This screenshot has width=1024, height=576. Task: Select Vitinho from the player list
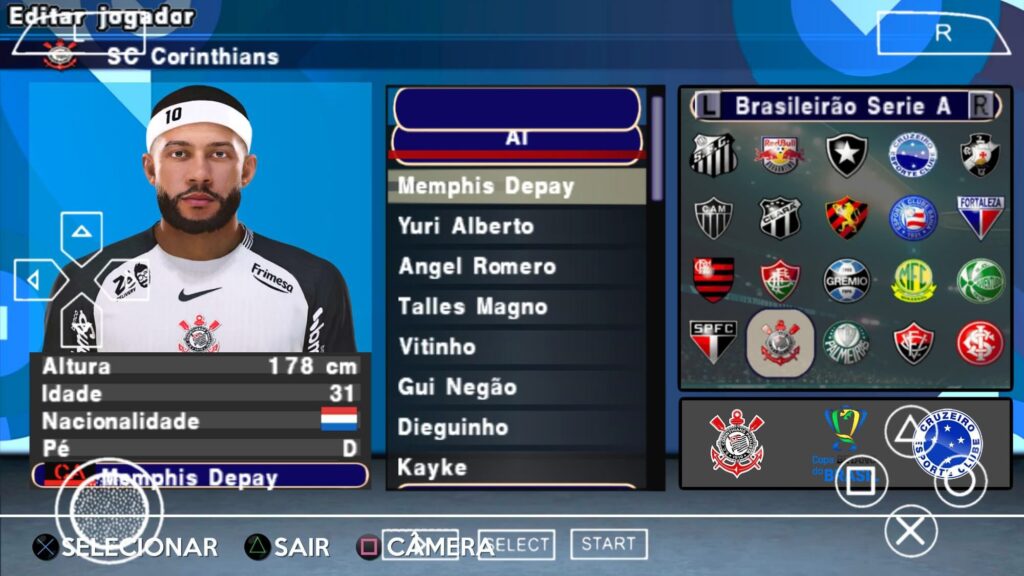(x=436, y=347)
